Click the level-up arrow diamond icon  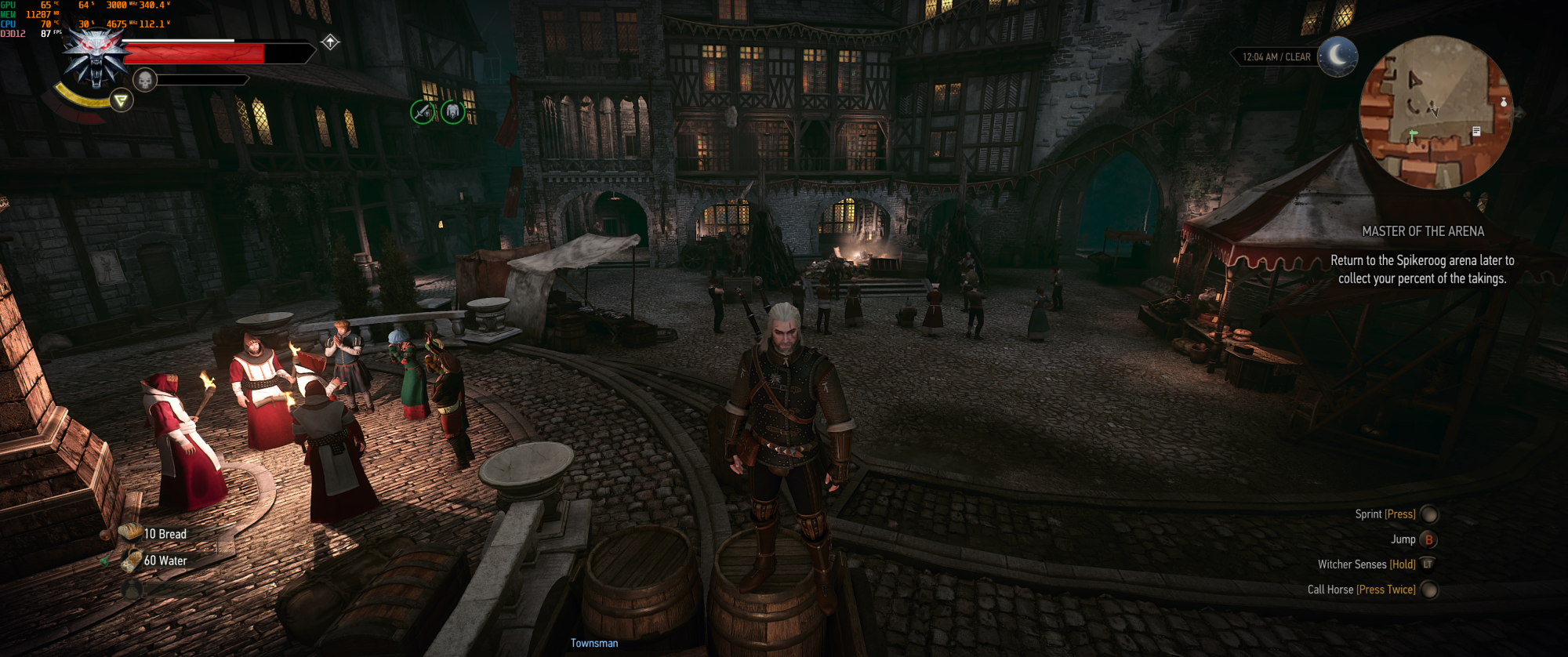[x=330, y=42]
